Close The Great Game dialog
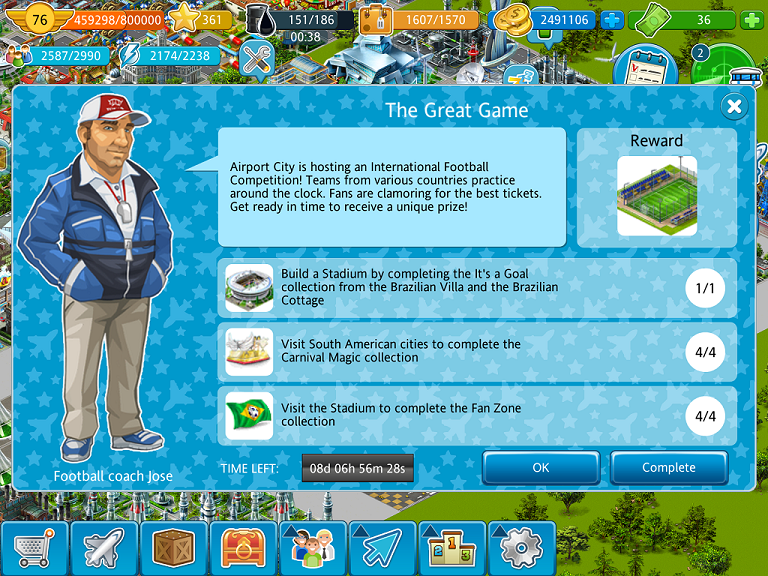Image resolution: width=768 pixels, height=576 pixels. click(x=735, y=106)
